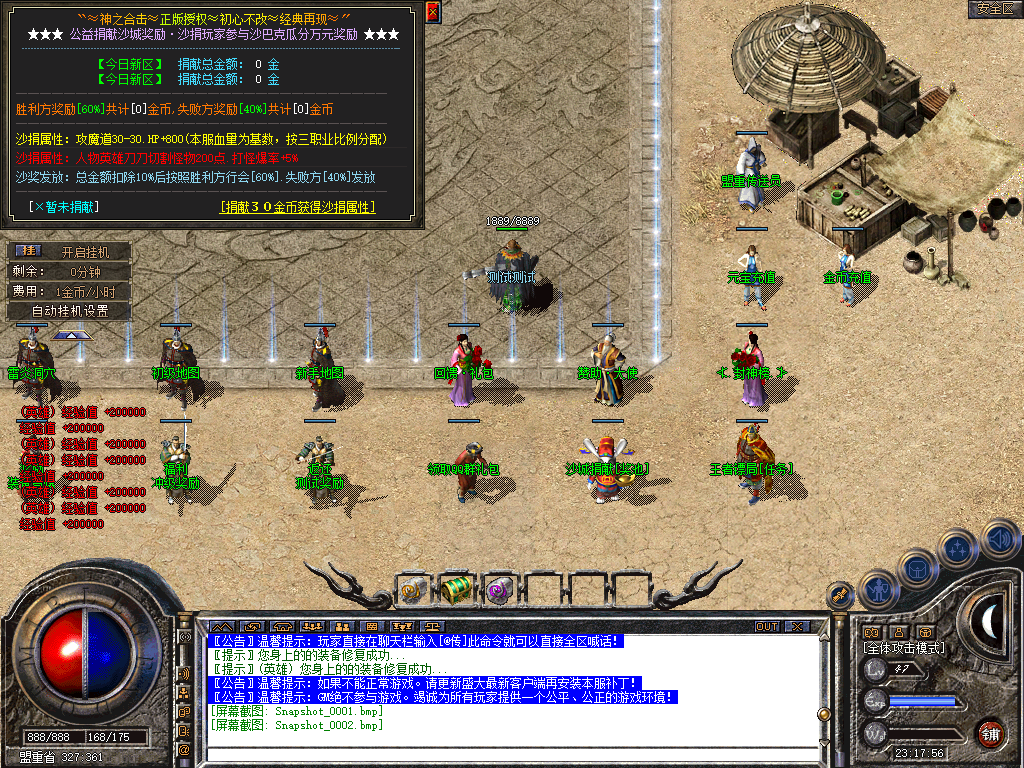The image size is (1024, 768).
Task: Open the character status round button
Action: pyautogui.click(x=878, y=589)
